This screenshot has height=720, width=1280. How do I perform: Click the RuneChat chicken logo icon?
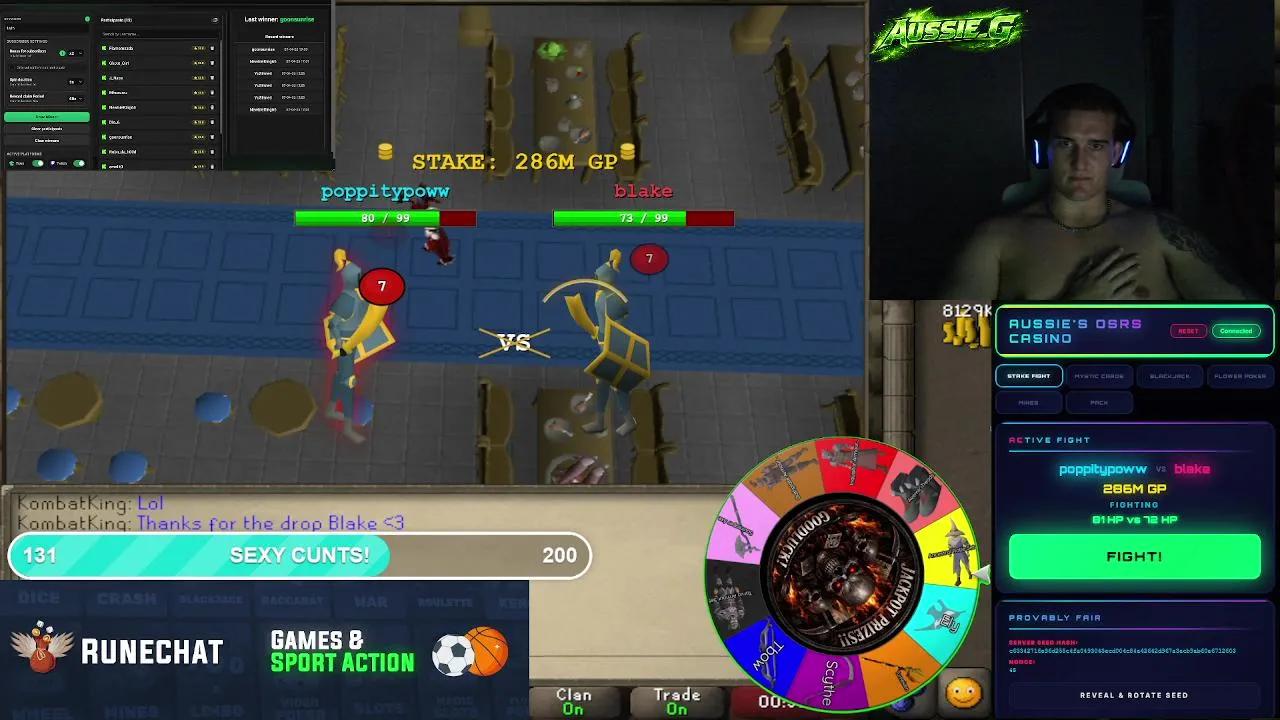[40, 649]
